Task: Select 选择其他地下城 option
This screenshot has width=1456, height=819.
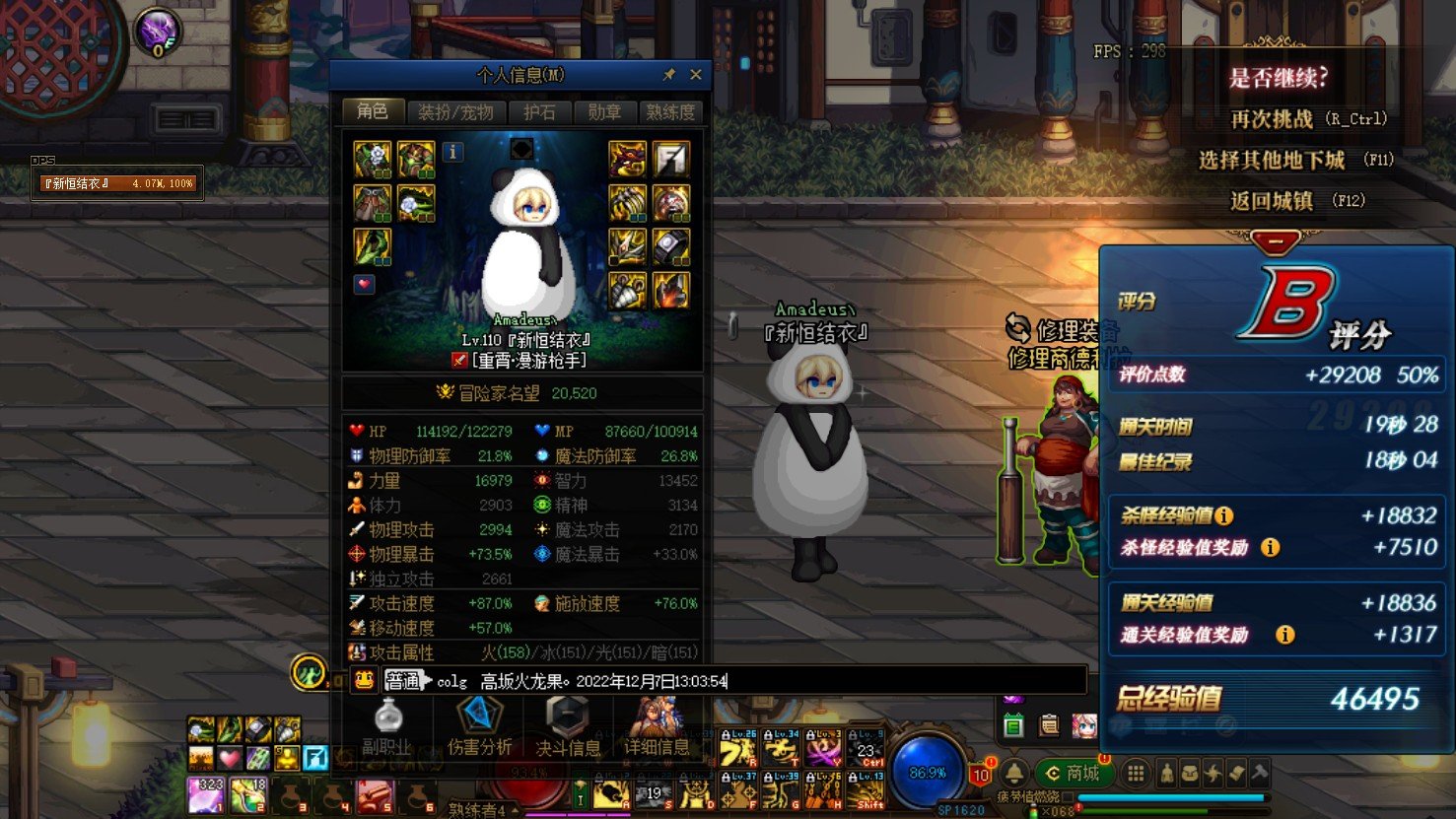Action: pos(1272,160)
